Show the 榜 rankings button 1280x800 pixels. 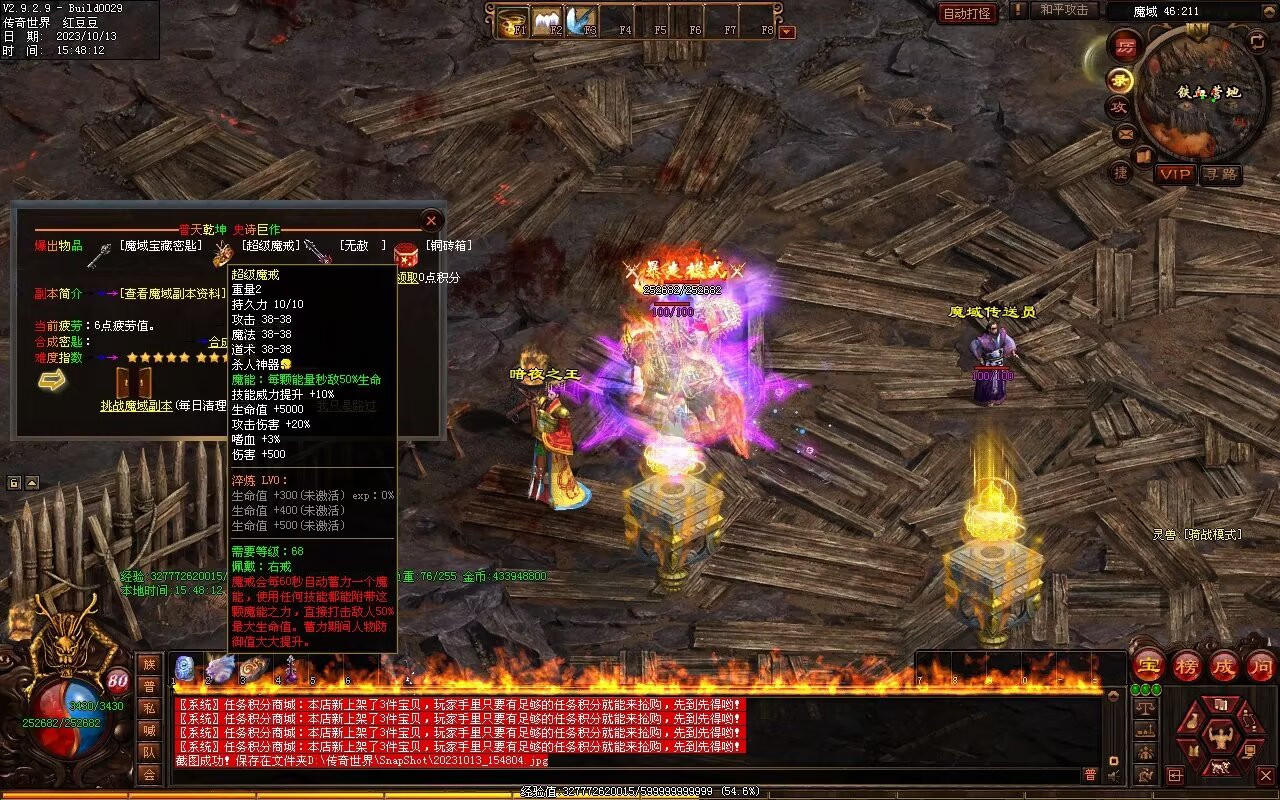(x=1187, y=665)
